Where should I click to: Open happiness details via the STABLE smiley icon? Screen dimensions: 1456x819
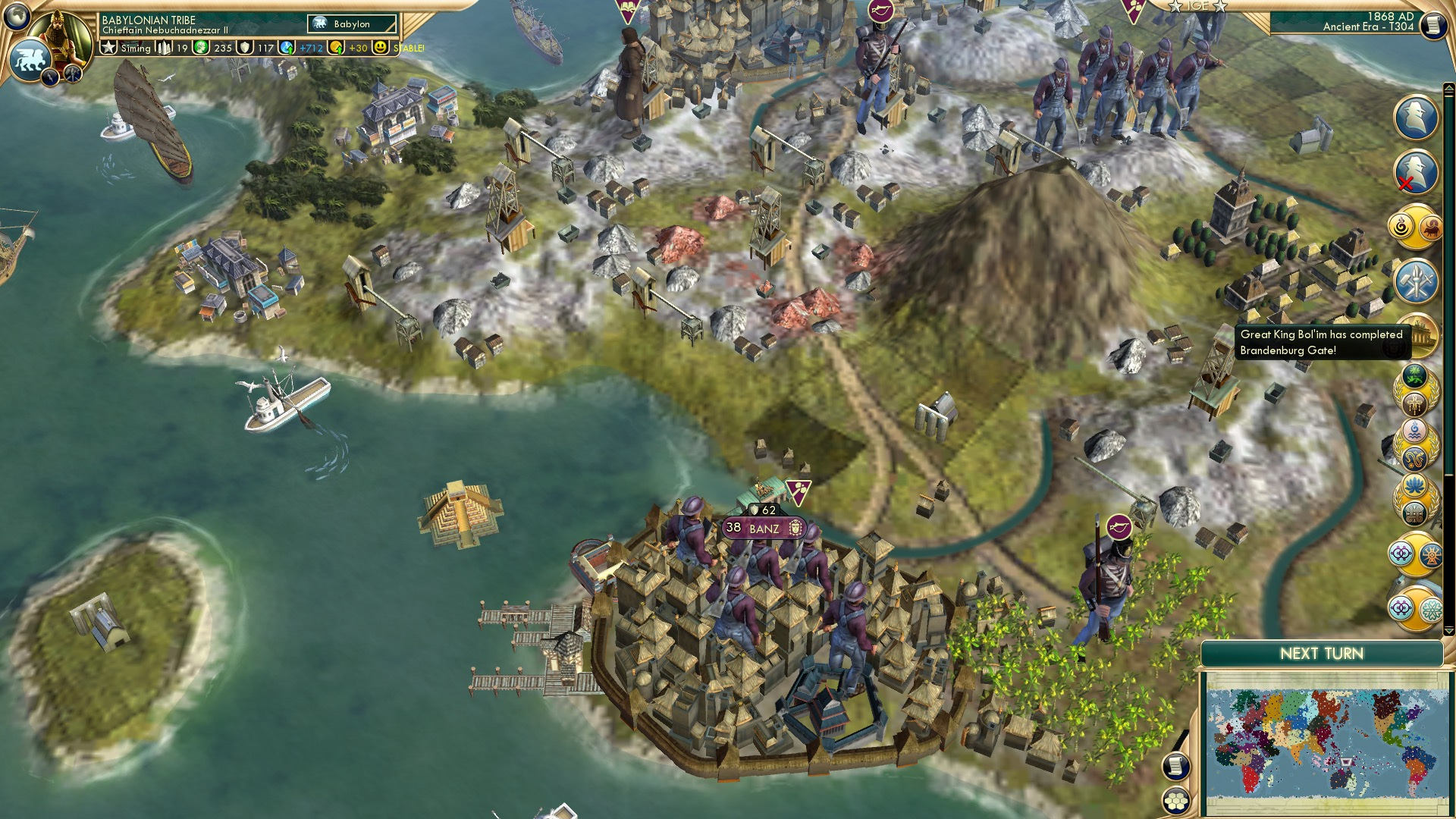381,48
